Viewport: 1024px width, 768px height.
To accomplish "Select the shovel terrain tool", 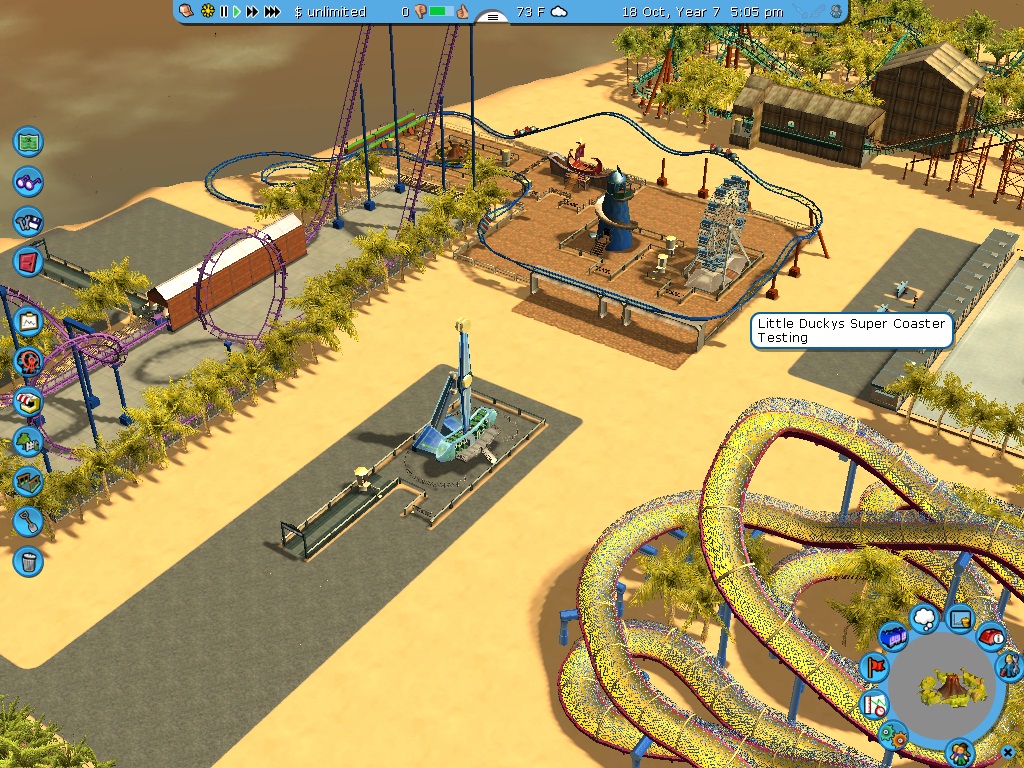I will 28,521.
